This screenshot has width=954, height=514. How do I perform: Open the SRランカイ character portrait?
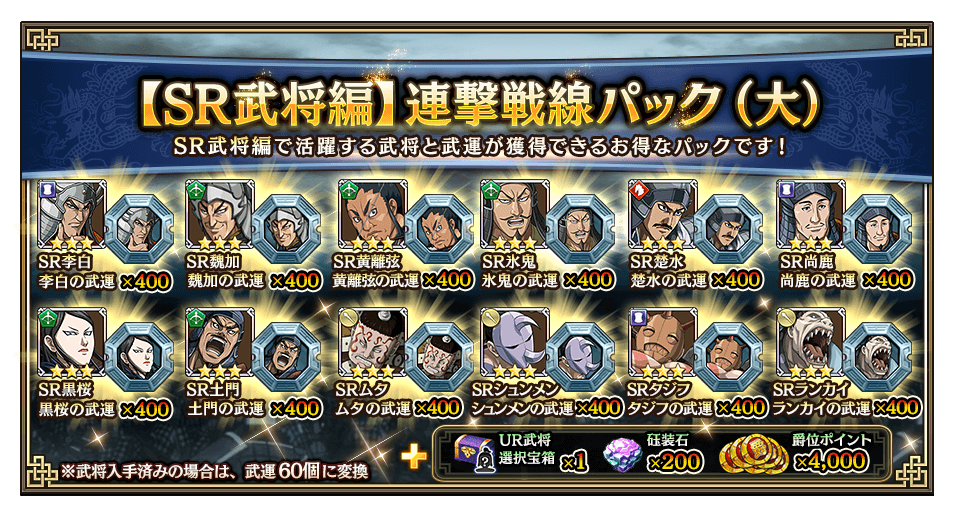coord(811,344)
